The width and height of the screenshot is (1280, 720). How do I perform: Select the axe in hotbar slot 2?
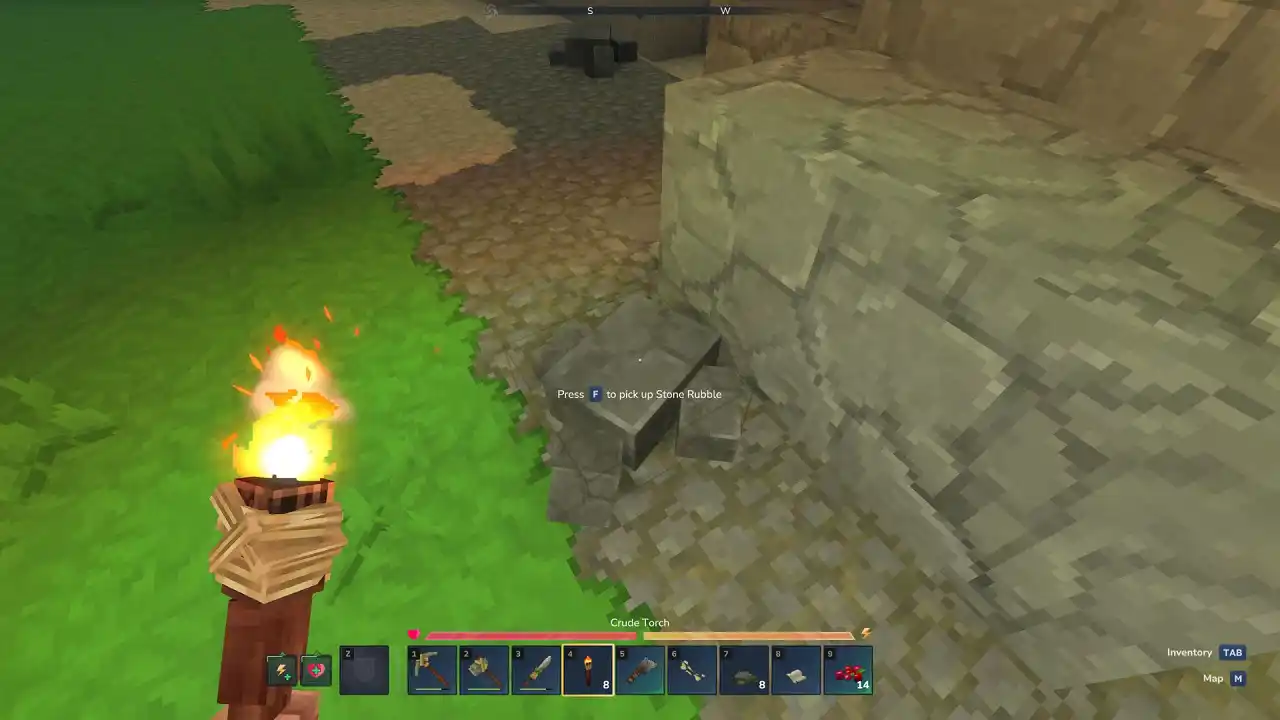tap(484, 669)
